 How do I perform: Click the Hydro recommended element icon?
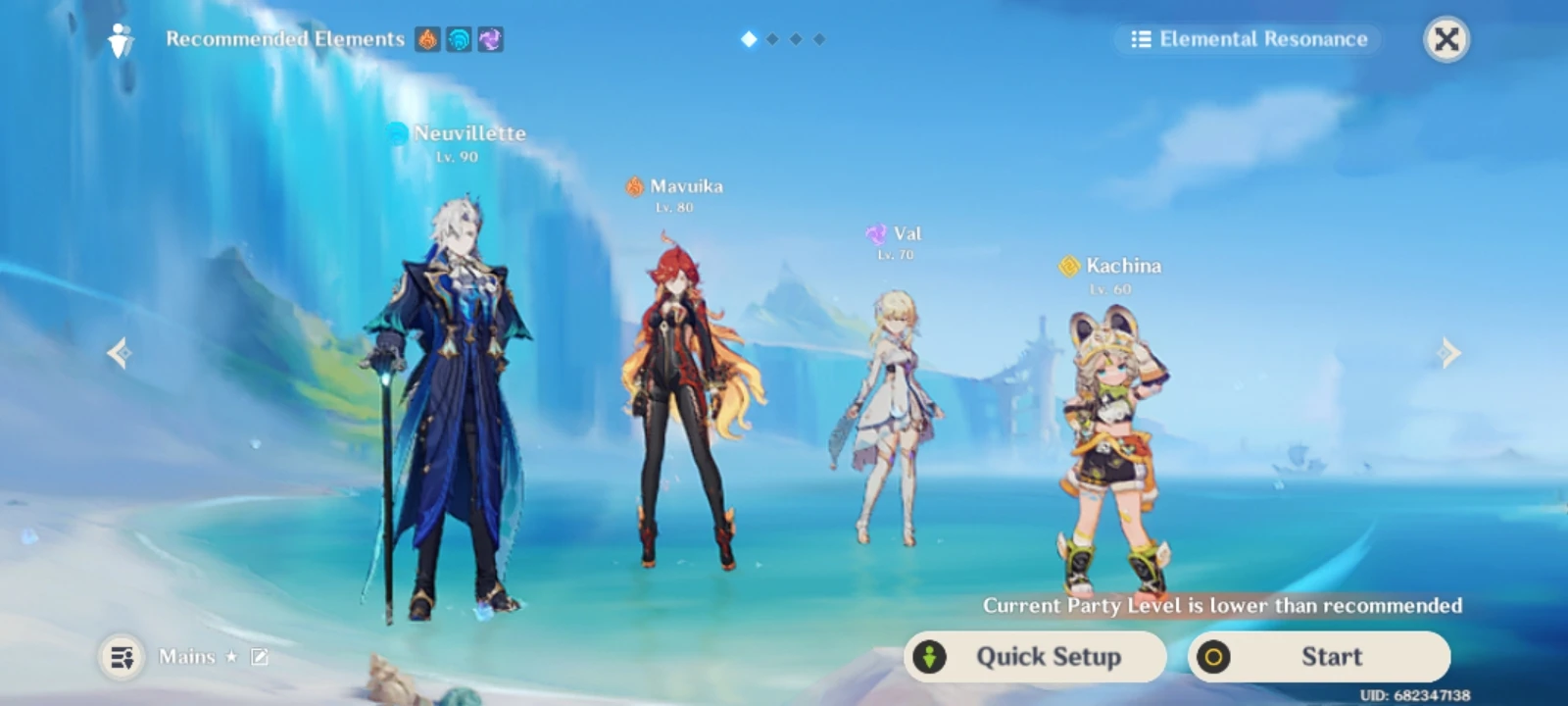[458, 40]
